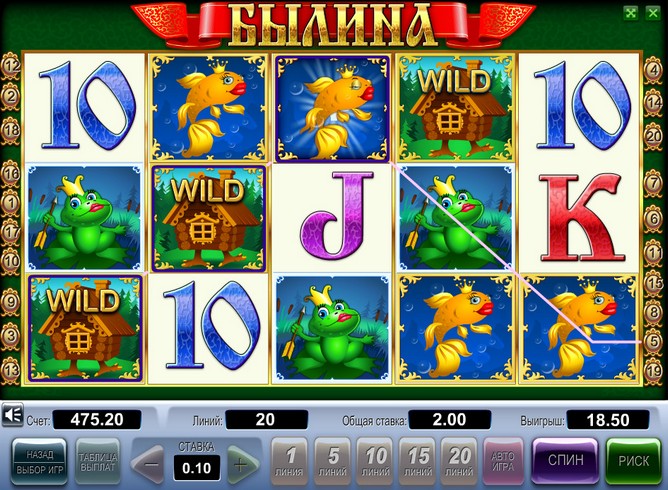Spin the reels with the СПИН button
The height and width of the screenshot is (490, 668).
pyautogui.click(x=567, y=461)
